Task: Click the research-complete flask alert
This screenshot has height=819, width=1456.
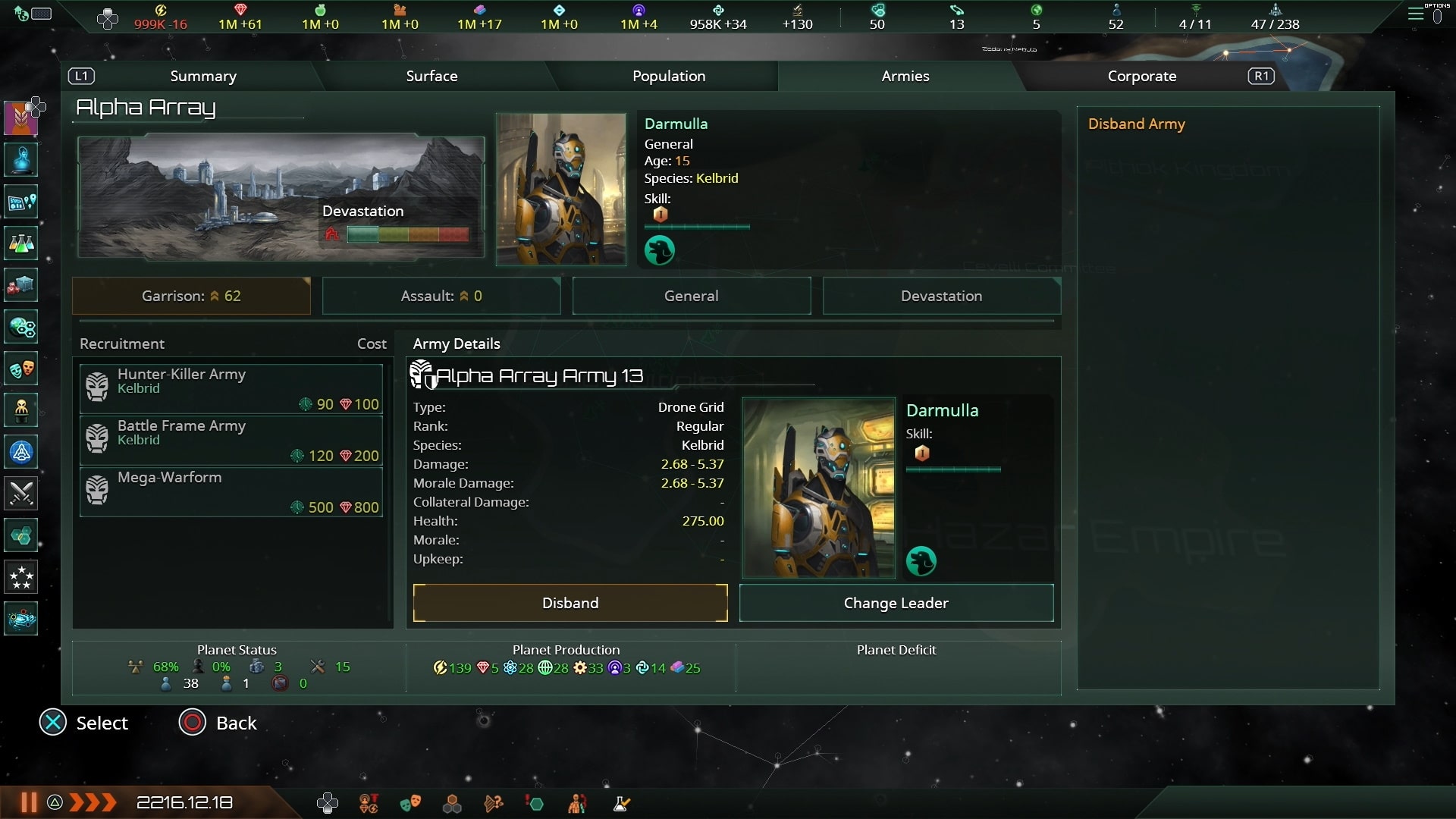Action: (x=620, y=803)
